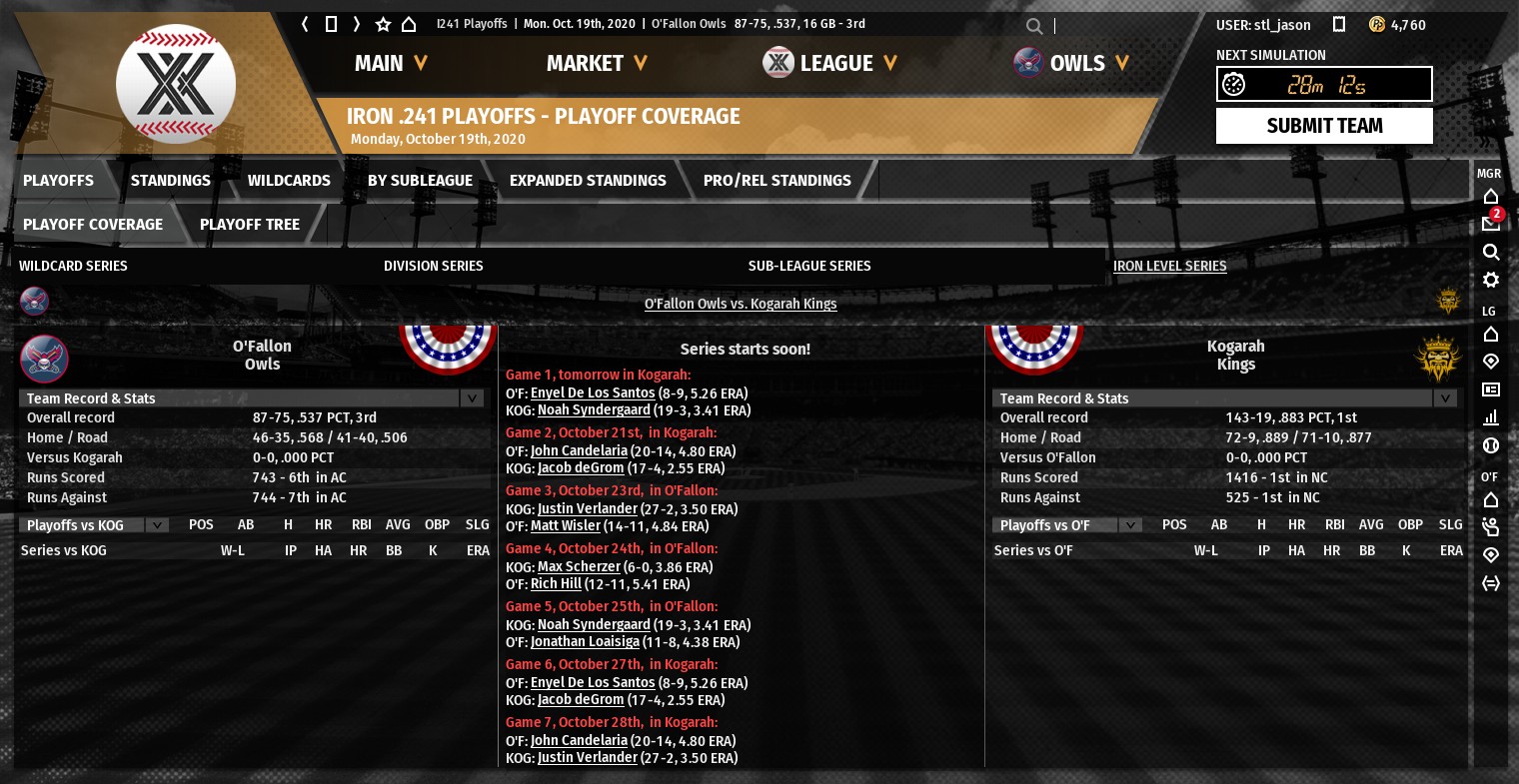The width and height of the screenshot is (1519, 784).
Task: Select the Wildcard Series round
Action: click(x=73, y=266)
